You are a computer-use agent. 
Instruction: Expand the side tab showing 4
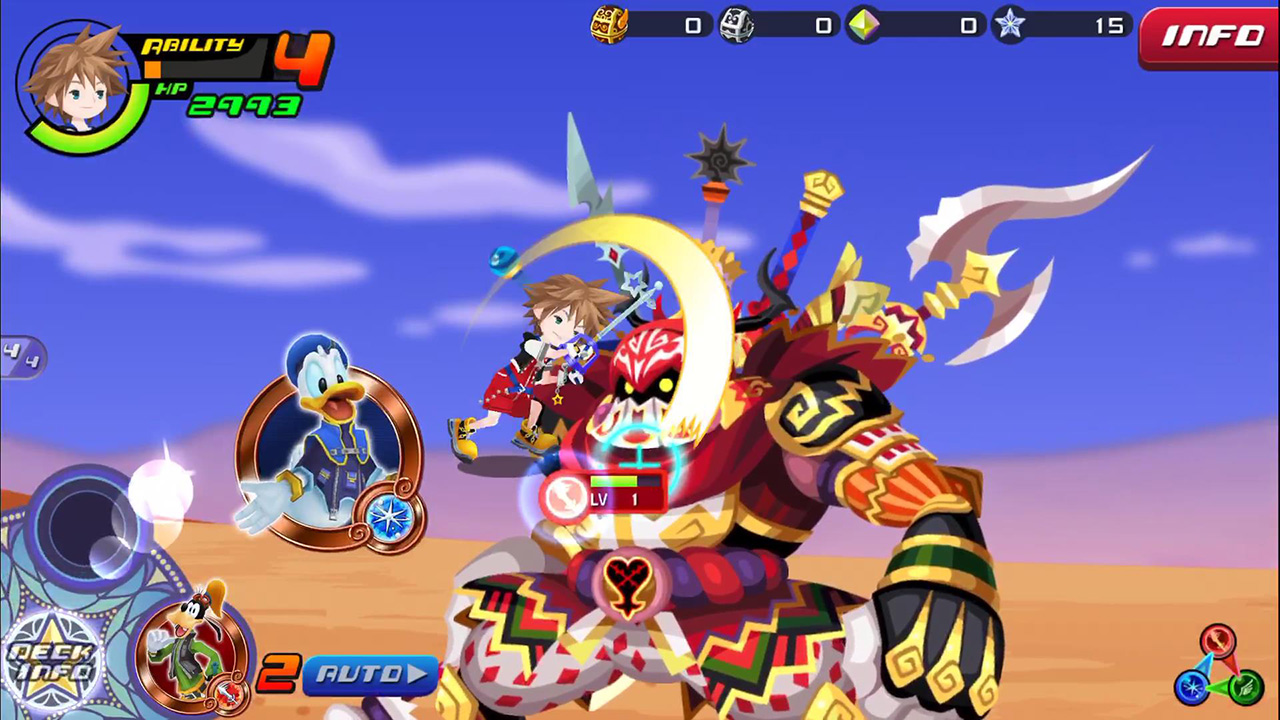click(20, 356)
